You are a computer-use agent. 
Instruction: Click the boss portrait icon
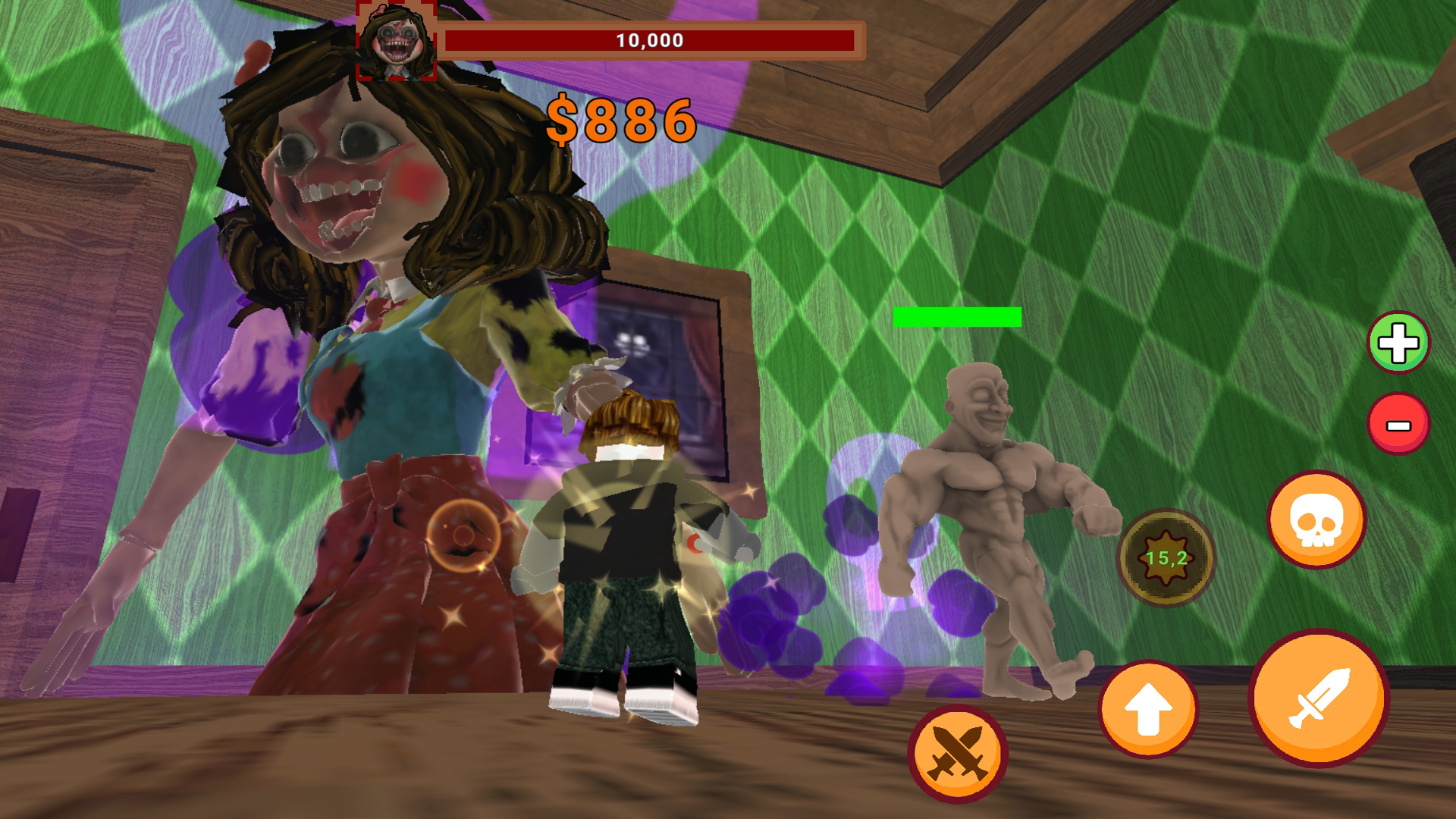tap(397, 40)
